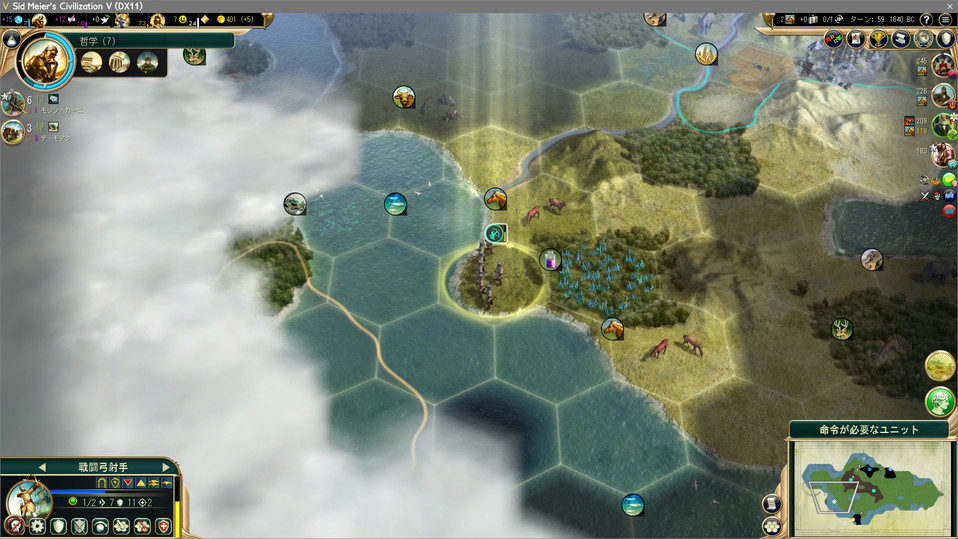Open the gear unit action button

(37, 525)
